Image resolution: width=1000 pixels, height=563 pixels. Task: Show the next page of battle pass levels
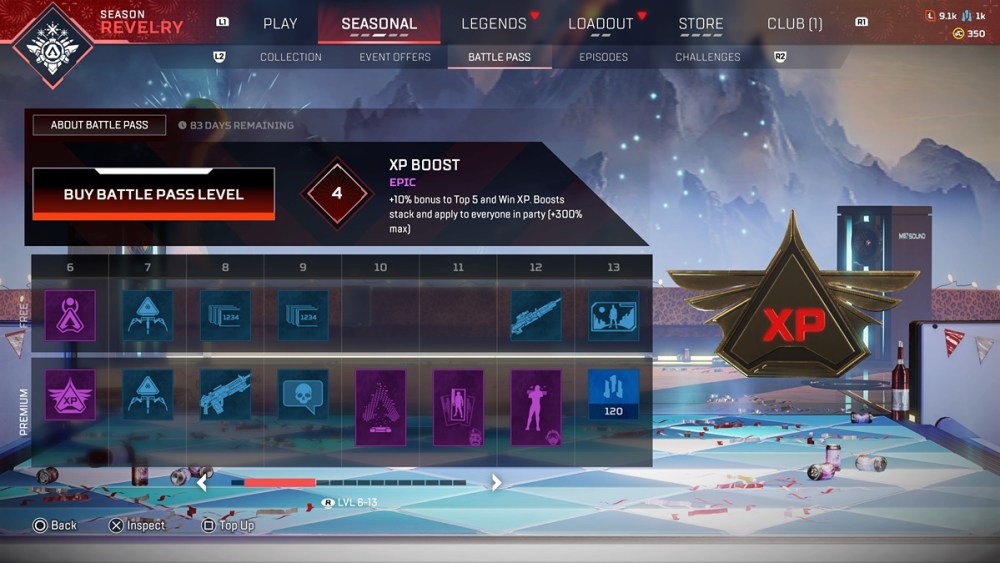[x=496, y=483]
